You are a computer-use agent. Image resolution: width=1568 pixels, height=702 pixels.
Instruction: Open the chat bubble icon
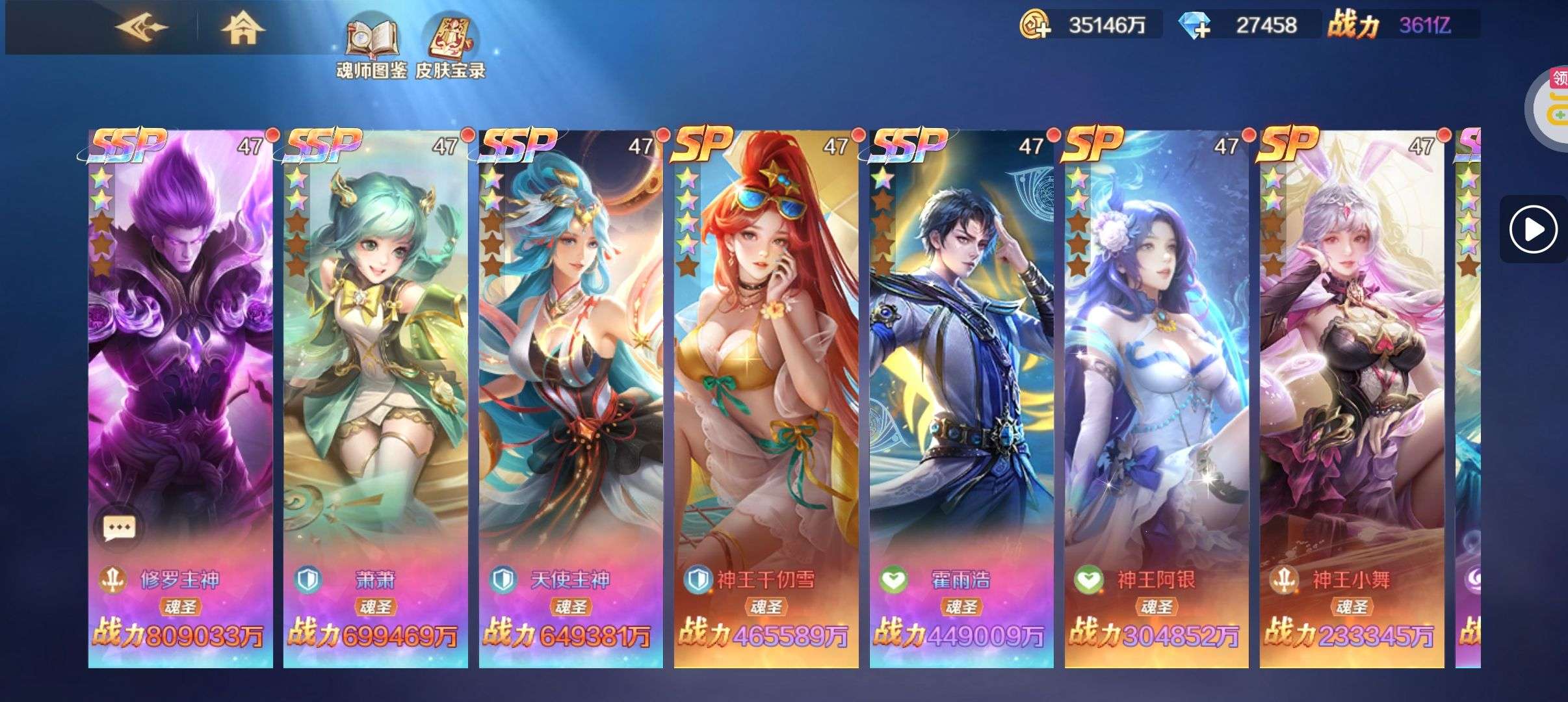pyautogui.click(x=120, y=527)
